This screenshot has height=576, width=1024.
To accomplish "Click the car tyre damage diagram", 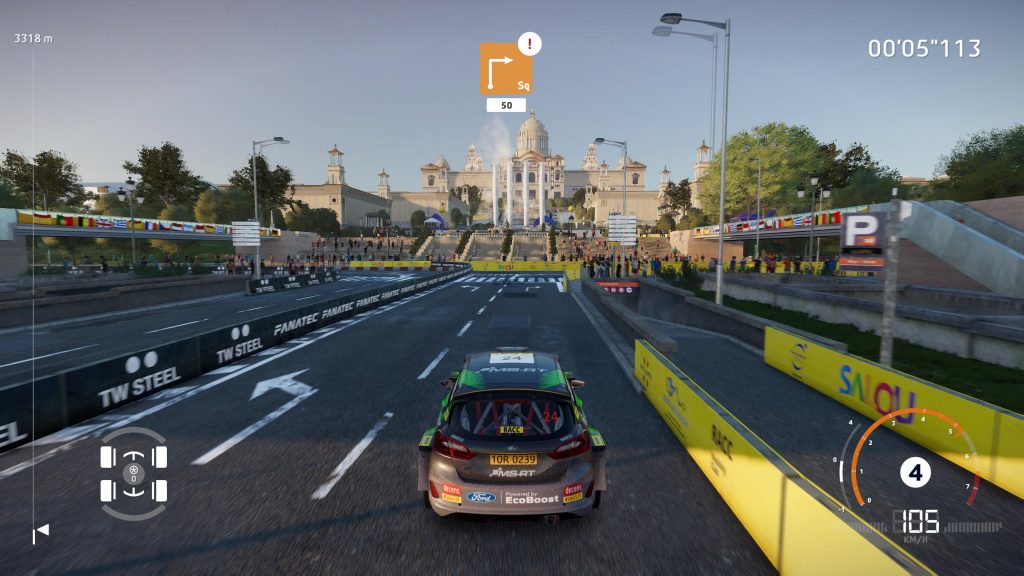I will point(133,473).
